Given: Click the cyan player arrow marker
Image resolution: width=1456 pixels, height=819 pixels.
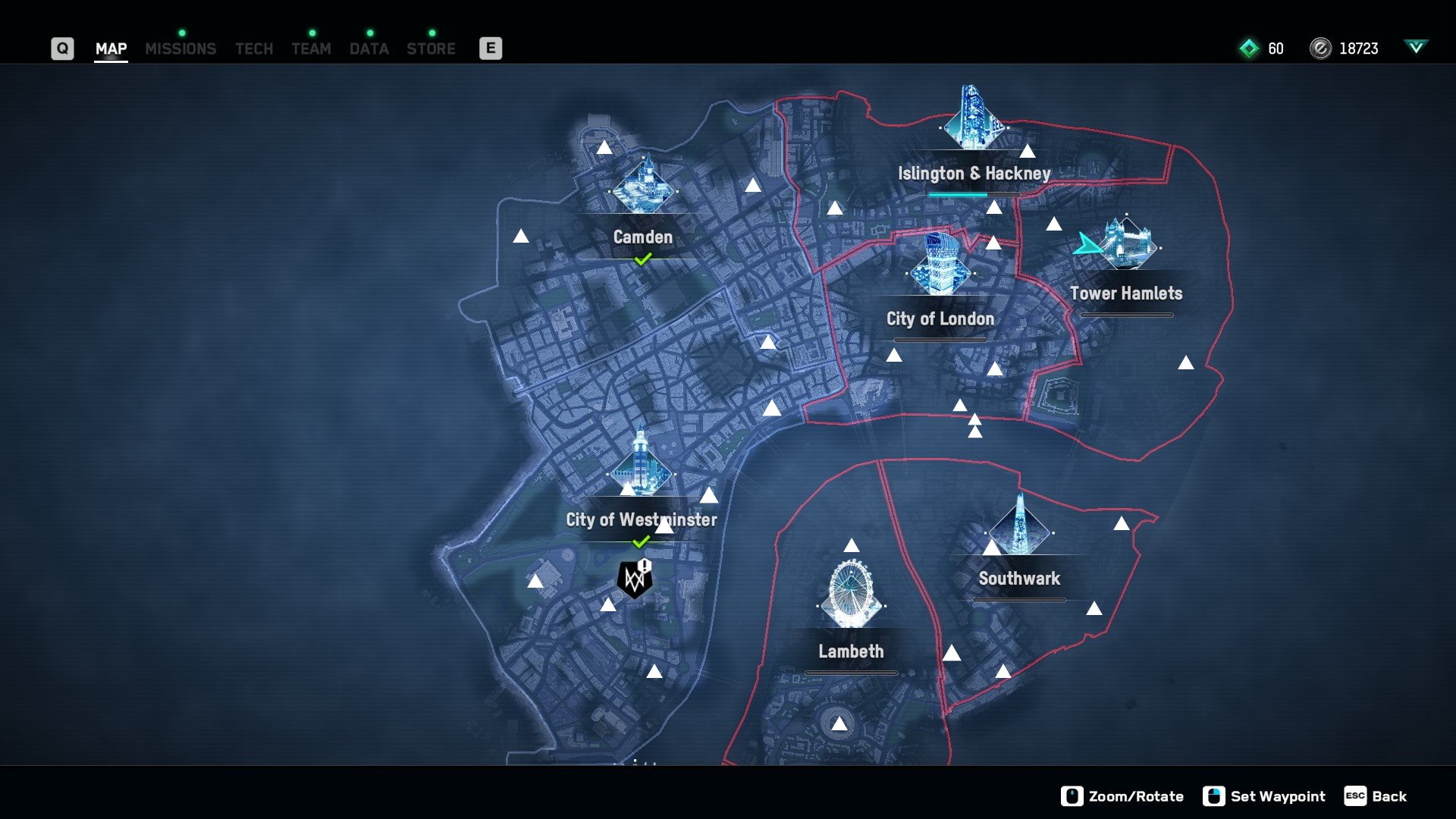Looking at the screenshot, I should point(1087,245).
